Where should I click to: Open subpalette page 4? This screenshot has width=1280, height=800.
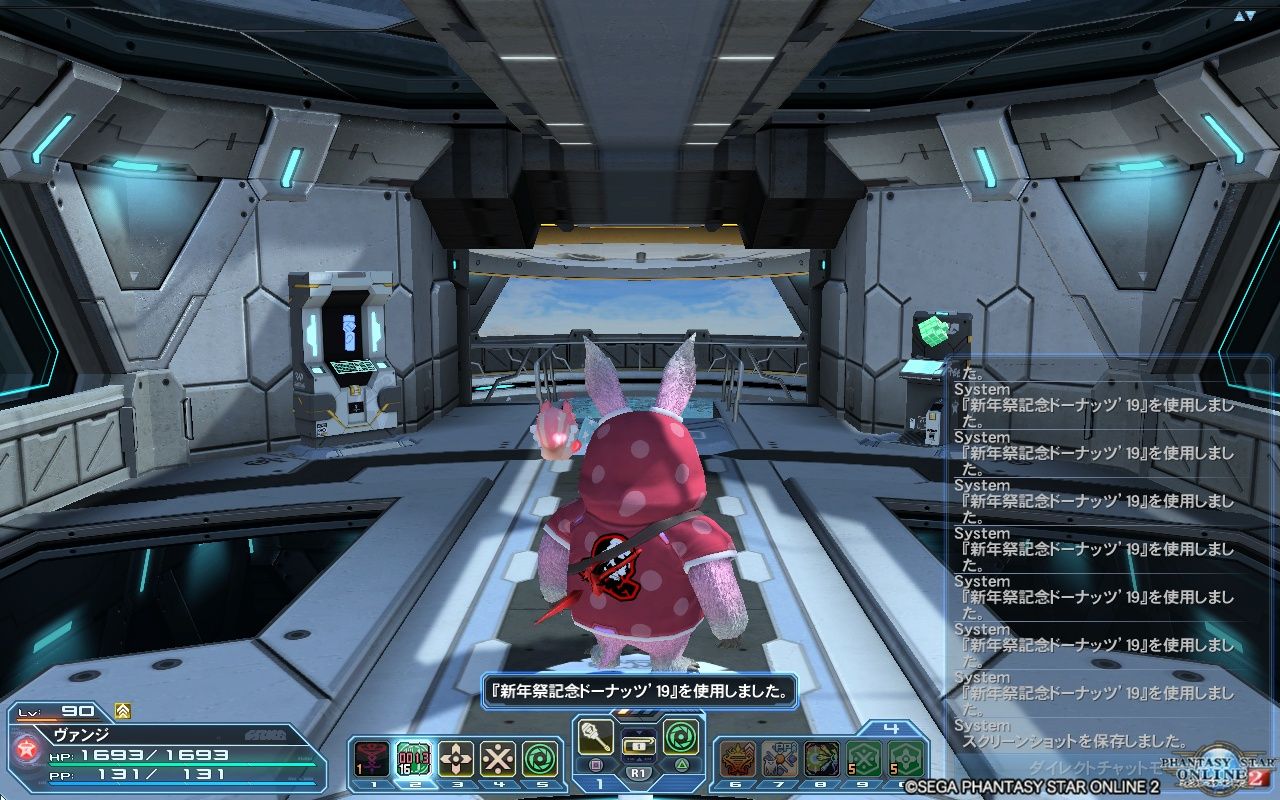coord(891,727)
